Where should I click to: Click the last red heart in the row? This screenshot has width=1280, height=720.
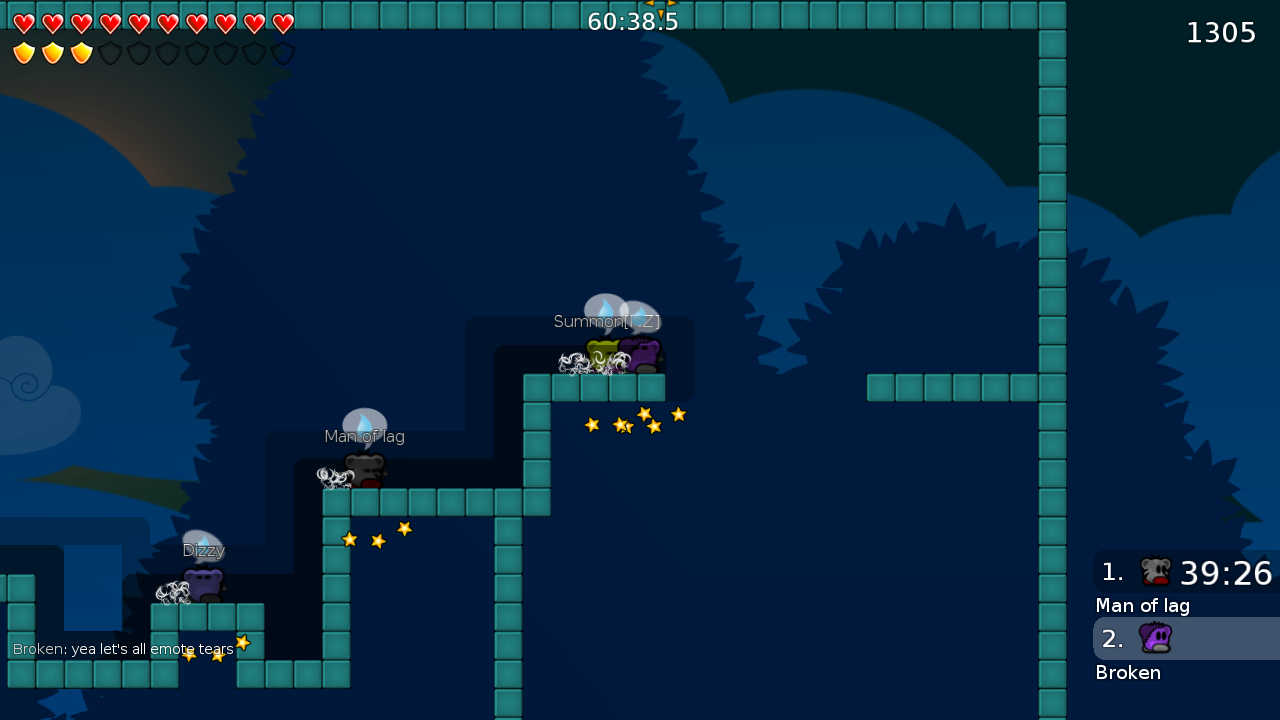[283, 22]
